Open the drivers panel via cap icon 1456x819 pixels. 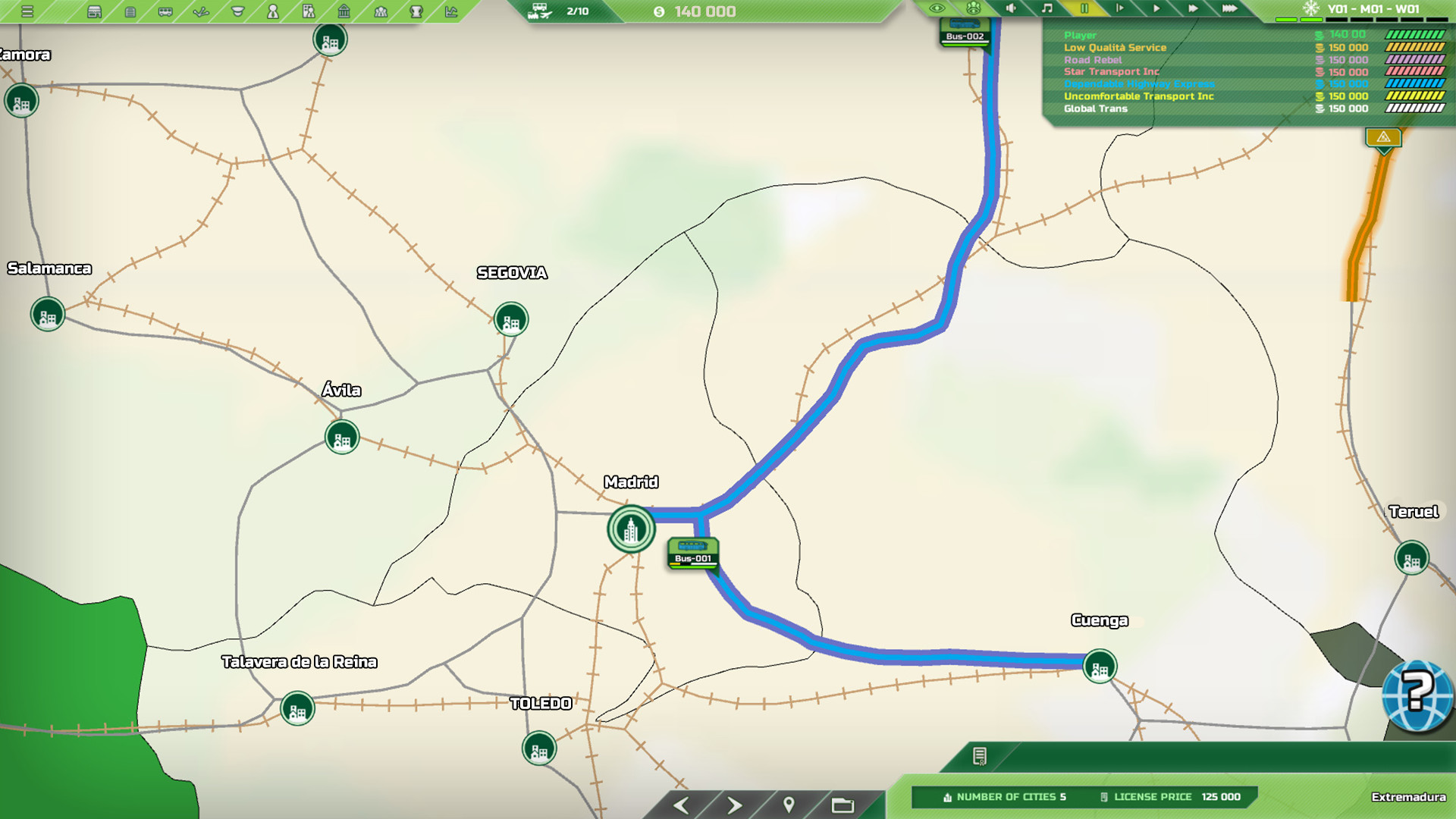coord(236,11)
